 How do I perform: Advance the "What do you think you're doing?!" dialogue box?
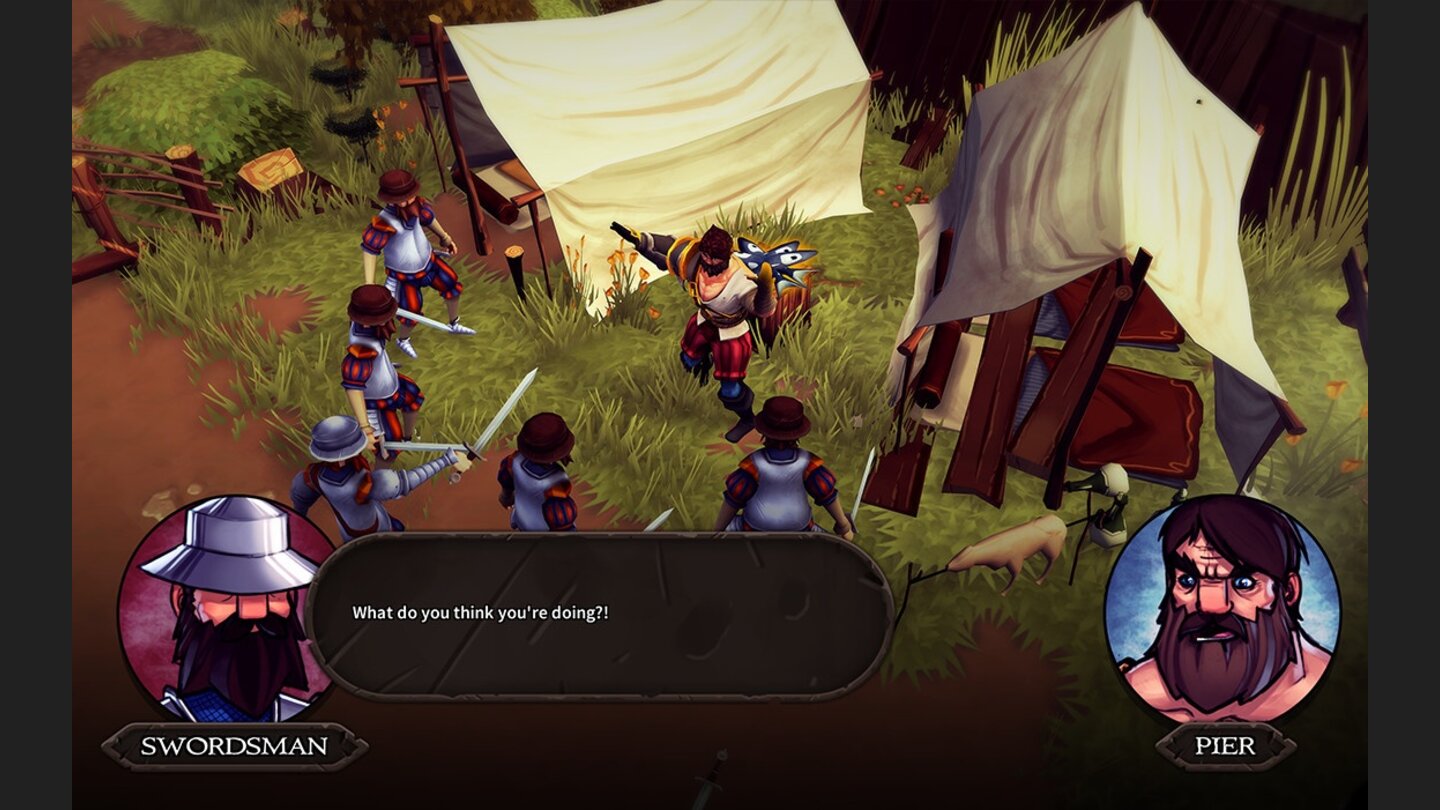pyautogui.click(x=600, y=614)
